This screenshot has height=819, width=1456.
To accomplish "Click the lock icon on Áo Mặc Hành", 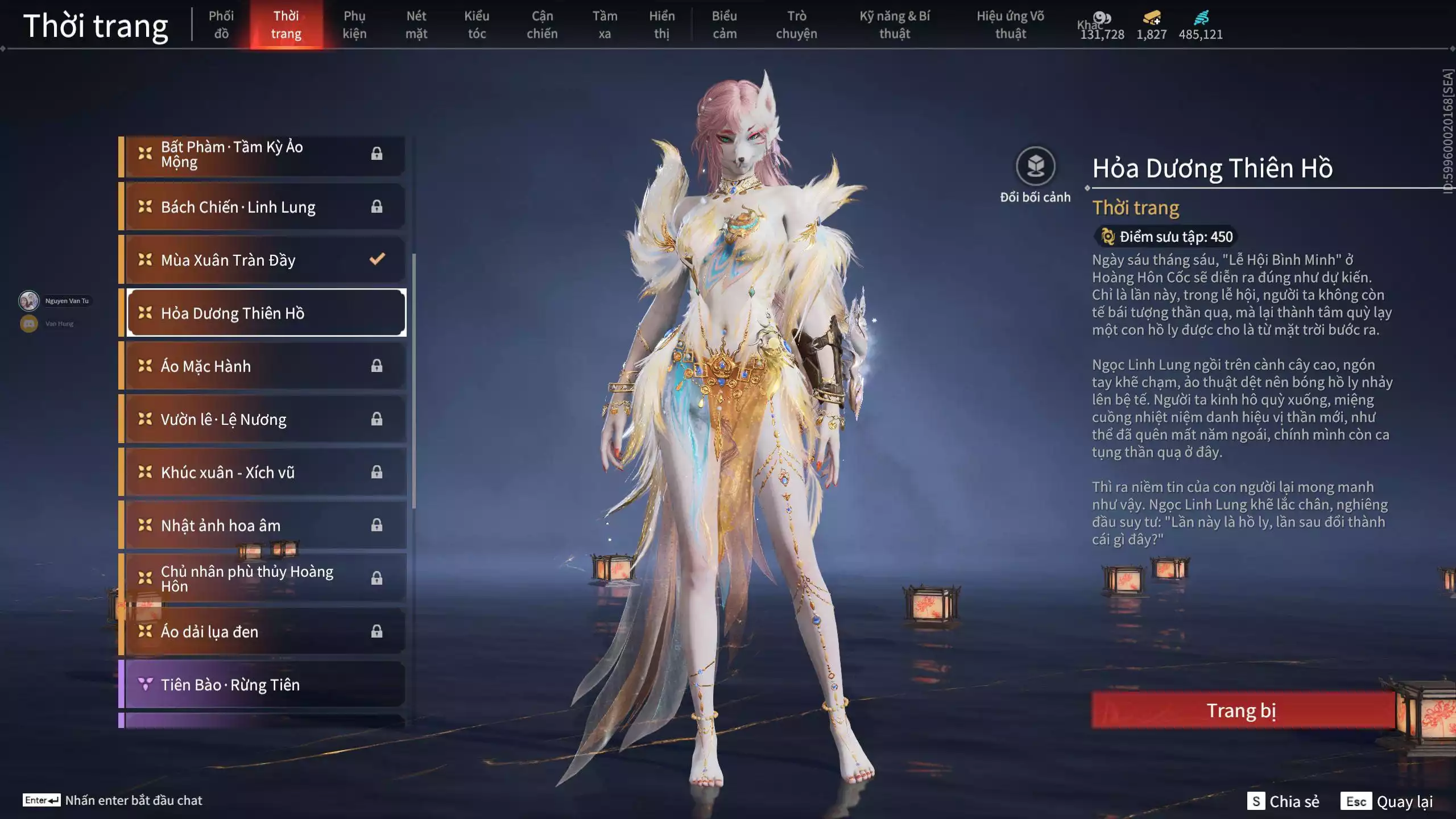I will click(375, 366).
